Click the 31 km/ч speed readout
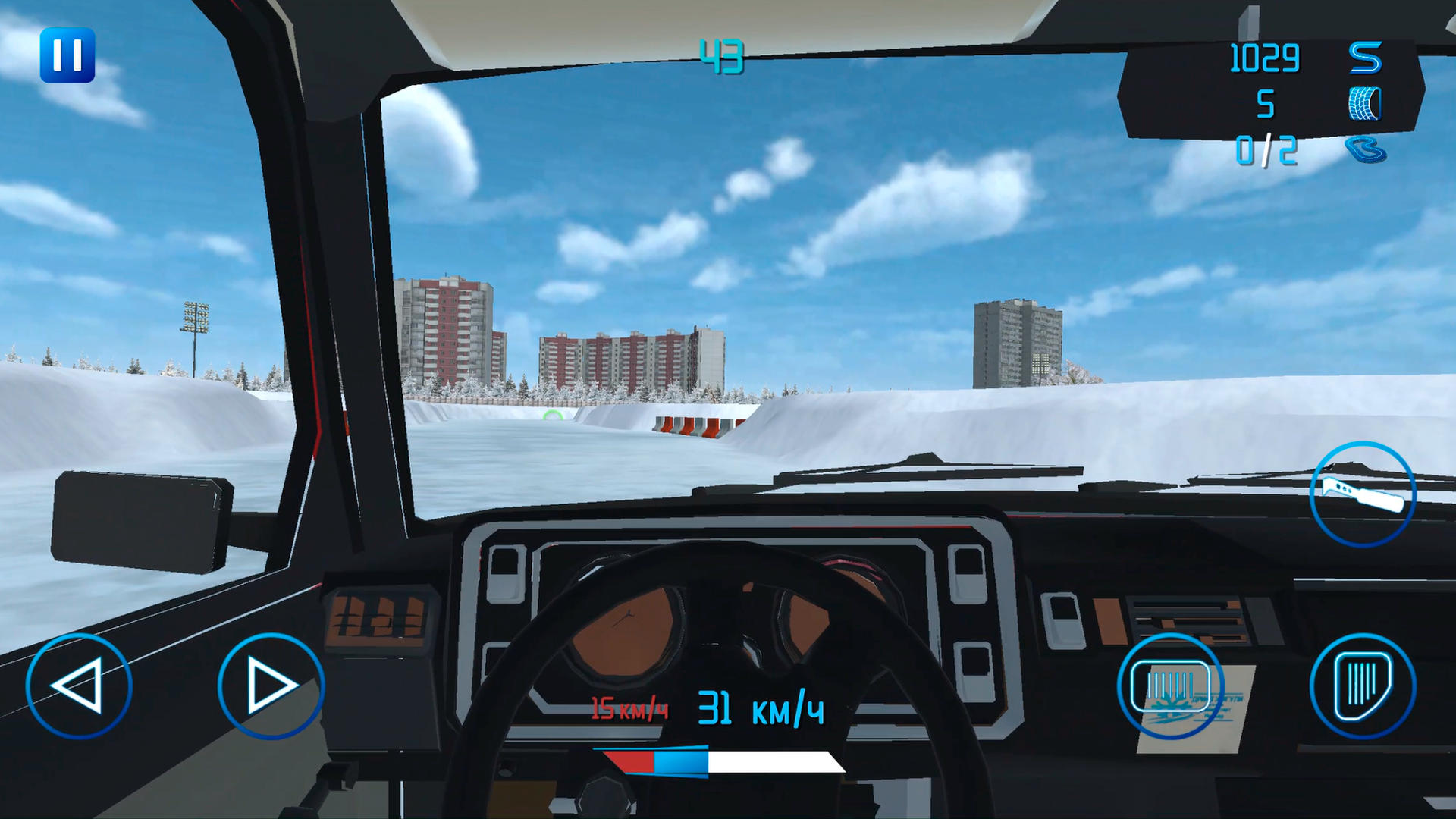This screenshot has height=819, width=1456. (x=758, y=709)
